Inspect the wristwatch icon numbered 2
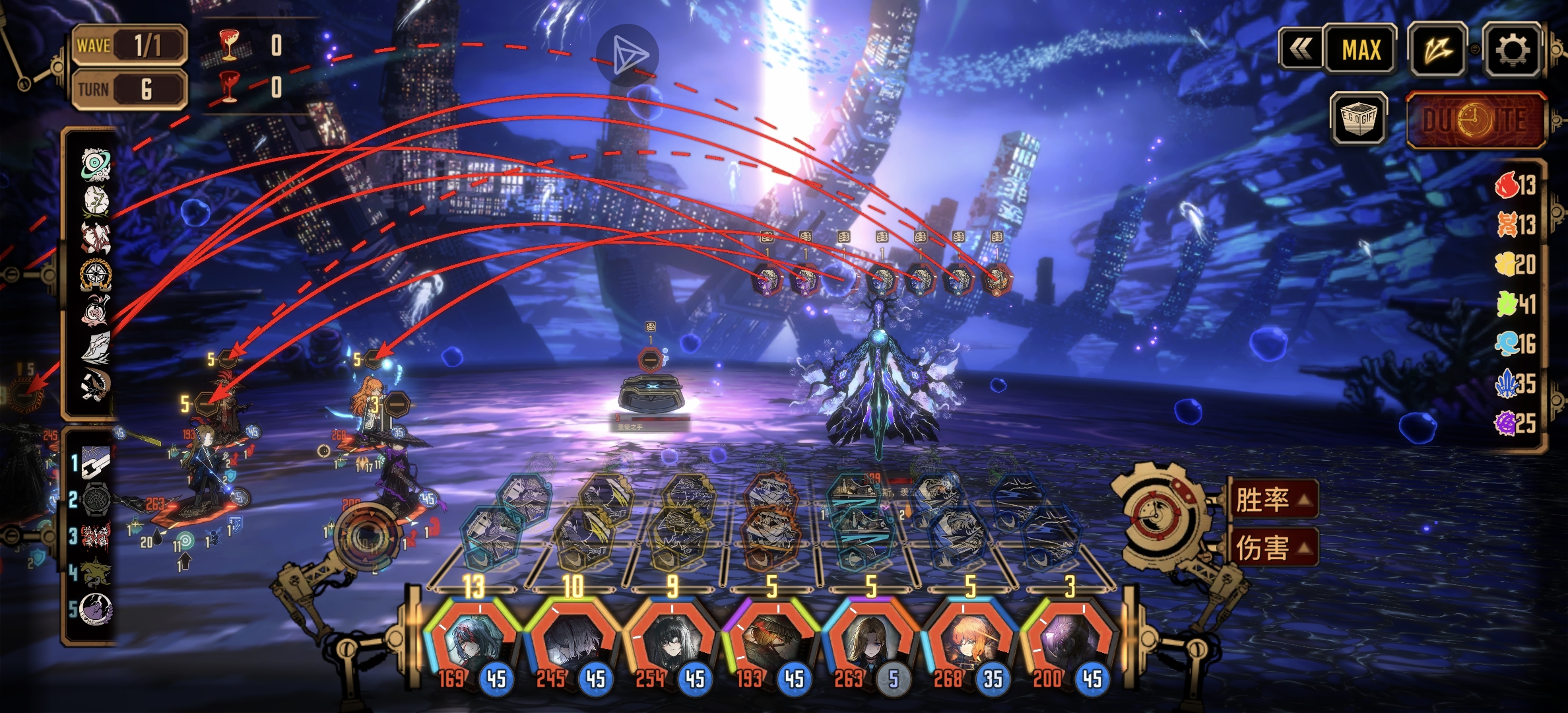Screen dimensions: 1568x713 pos(95,499)
